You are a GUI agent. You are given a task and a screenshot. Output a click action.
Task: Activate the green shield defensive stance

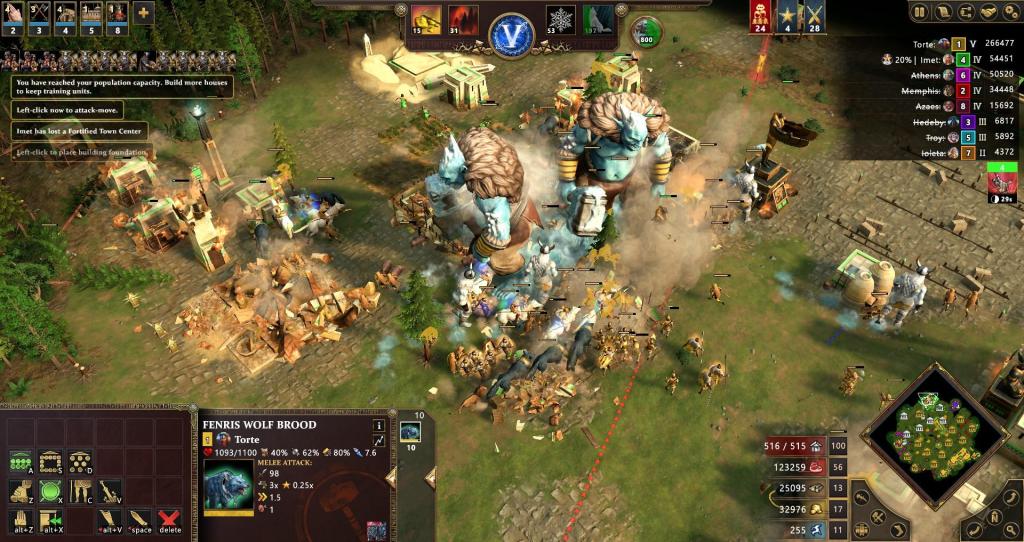(49, 491)
